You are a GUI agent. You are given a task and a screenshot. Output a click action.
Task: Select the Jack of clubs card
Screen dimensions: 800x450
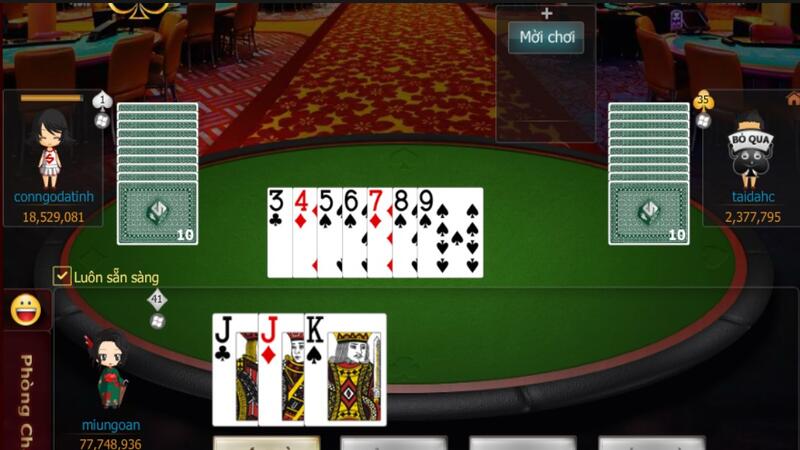click(x=234, y=368)
